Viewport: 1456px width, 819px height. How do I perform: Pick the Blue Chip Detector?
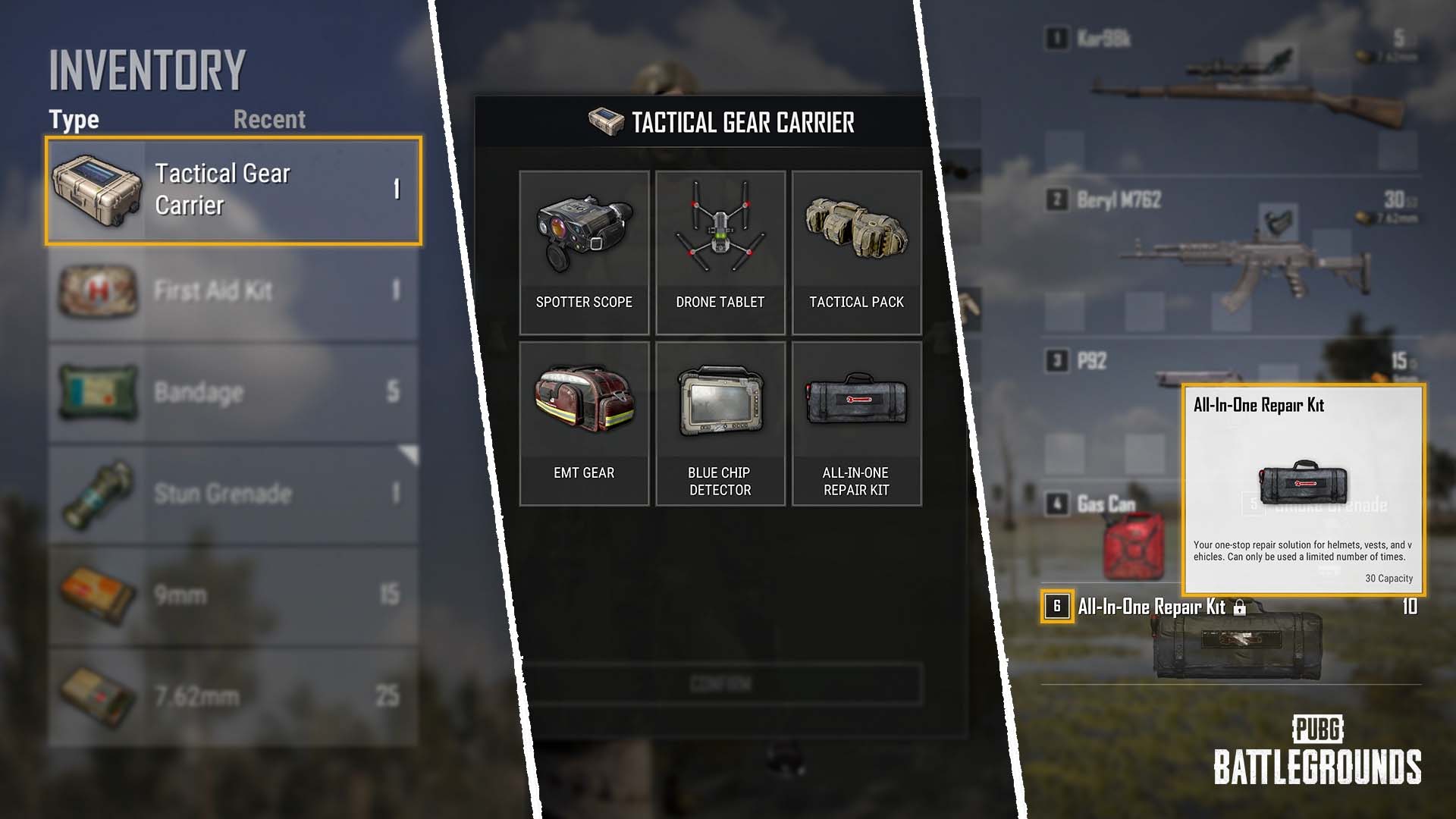(720, 425)
